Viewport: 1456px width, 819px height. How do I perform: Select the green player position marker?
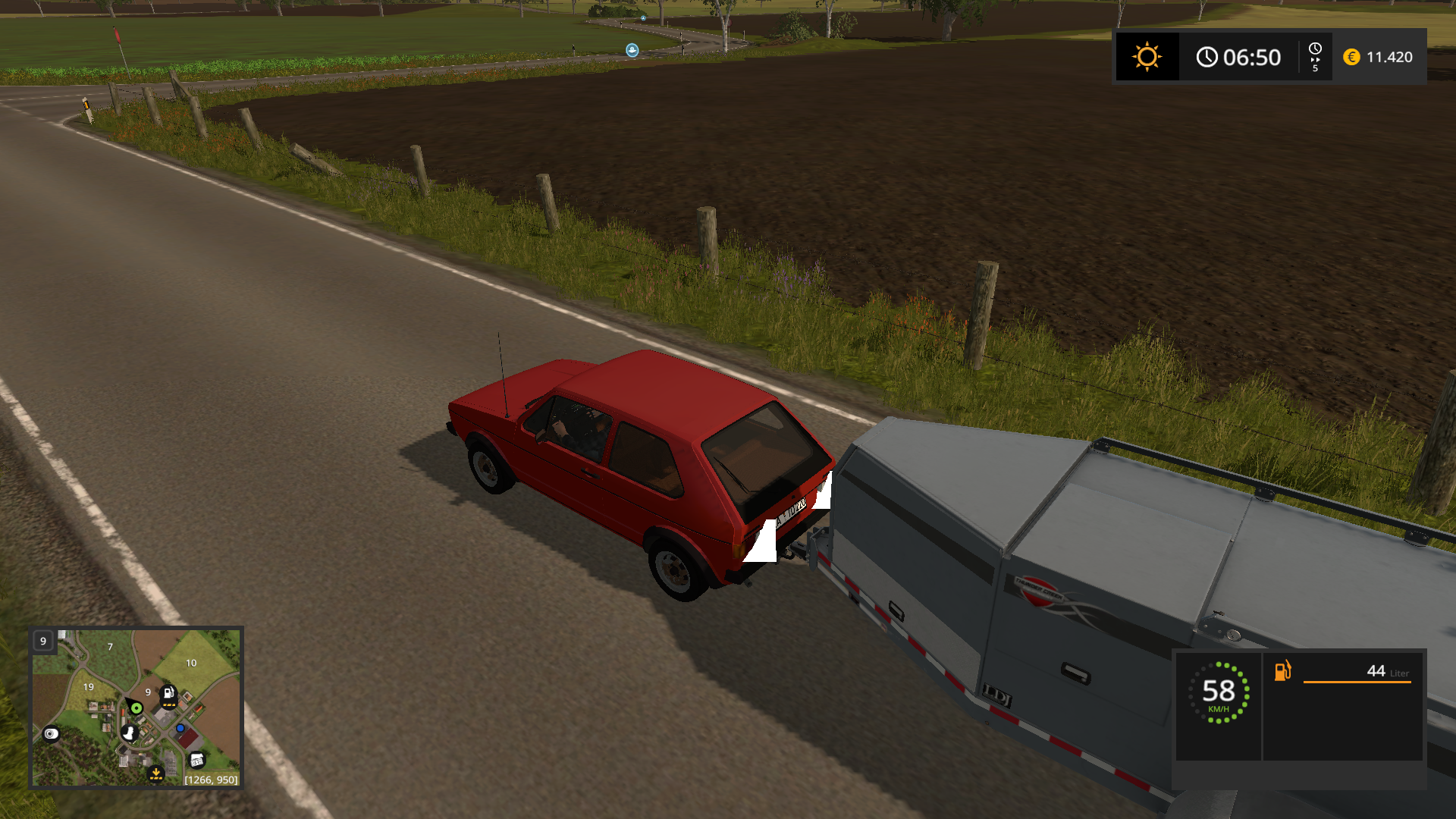[x=136, y=708]
